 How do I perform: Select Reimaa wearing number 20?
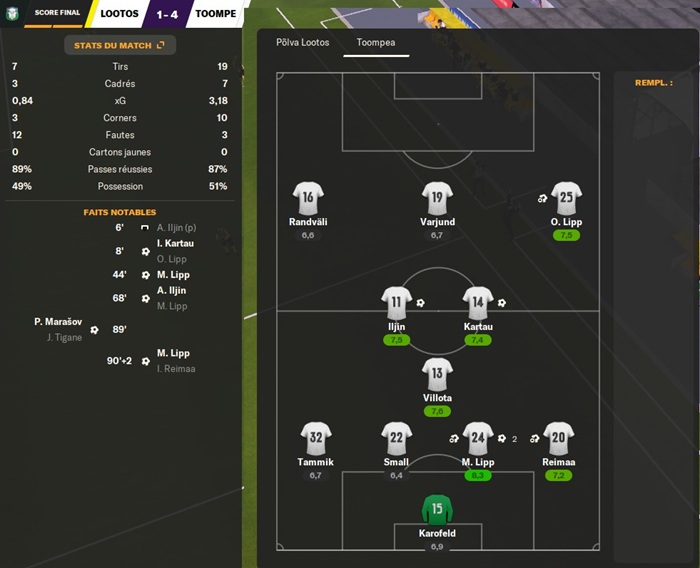click(x=558, y=438)
